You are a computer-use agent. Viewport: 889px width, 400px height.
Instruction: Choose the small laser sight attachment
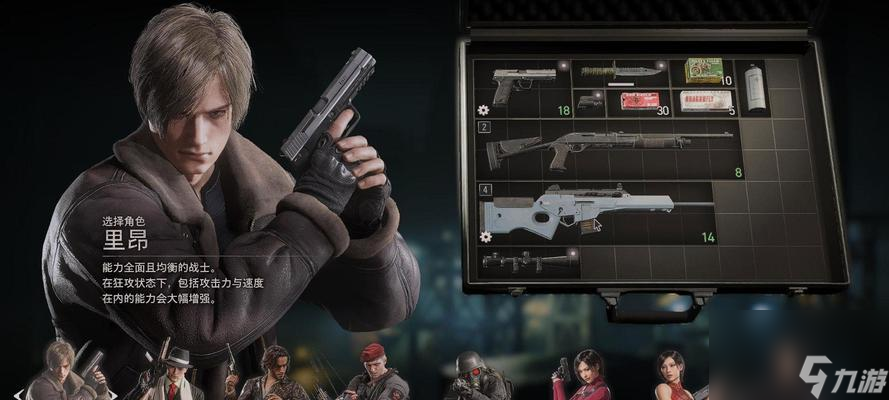pos(591,102)
